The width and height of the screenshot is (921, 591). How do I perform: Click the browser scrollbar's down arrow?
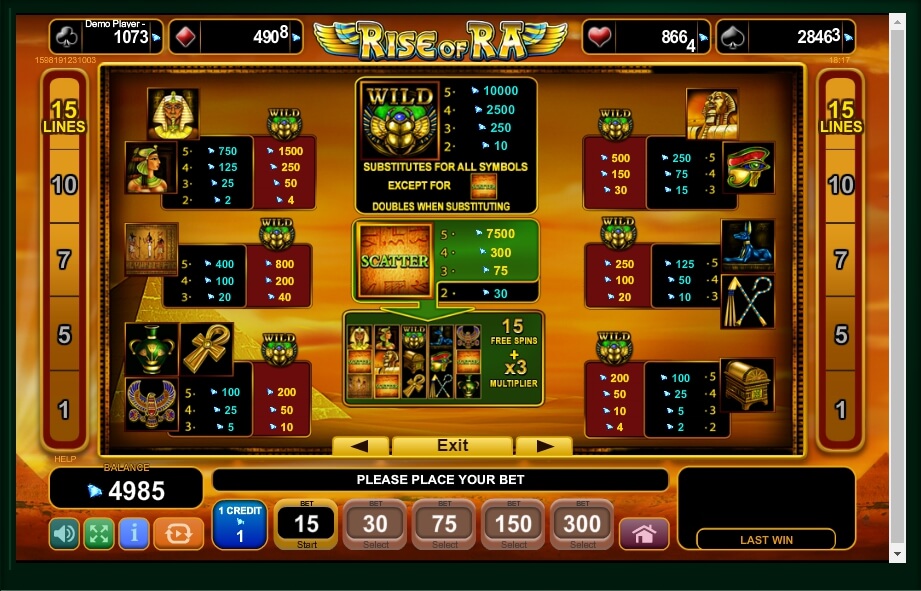tap(899, 553)
